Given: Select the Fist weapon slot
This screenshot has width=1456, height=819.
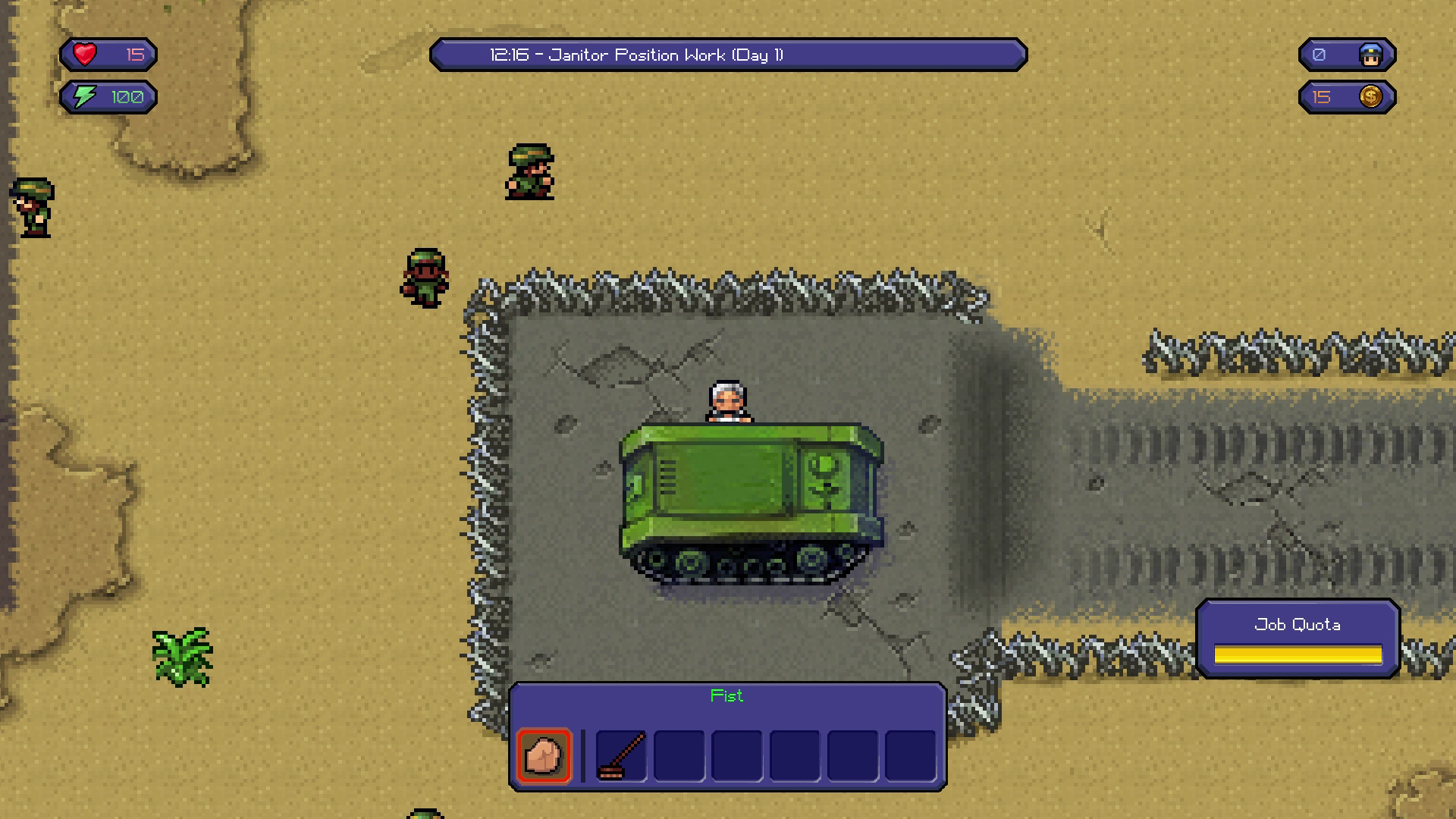Looking at the screenshot, I should 544,755.
